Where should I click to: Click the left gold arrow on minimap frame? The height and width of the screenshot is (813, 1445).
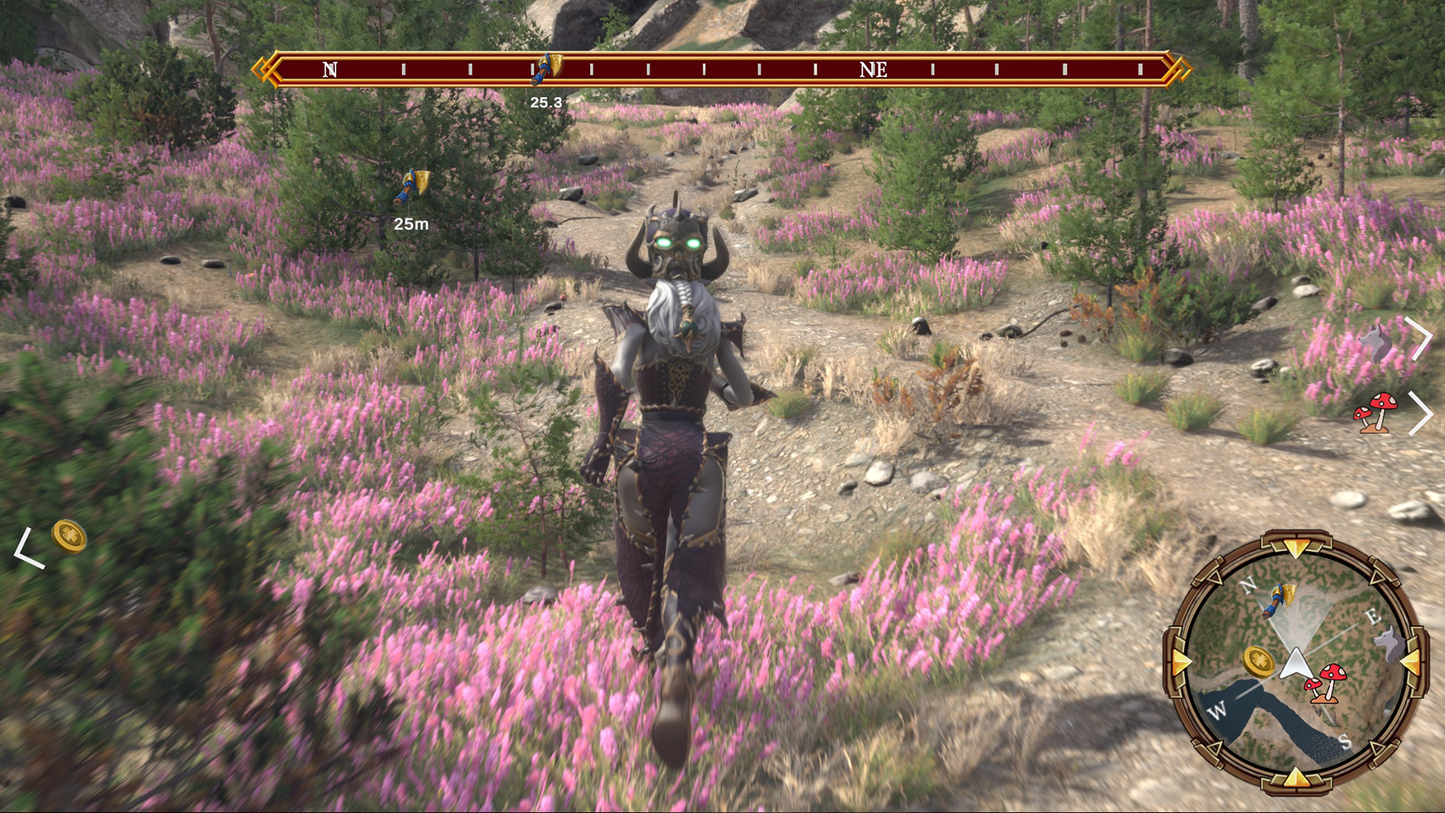1182,662
